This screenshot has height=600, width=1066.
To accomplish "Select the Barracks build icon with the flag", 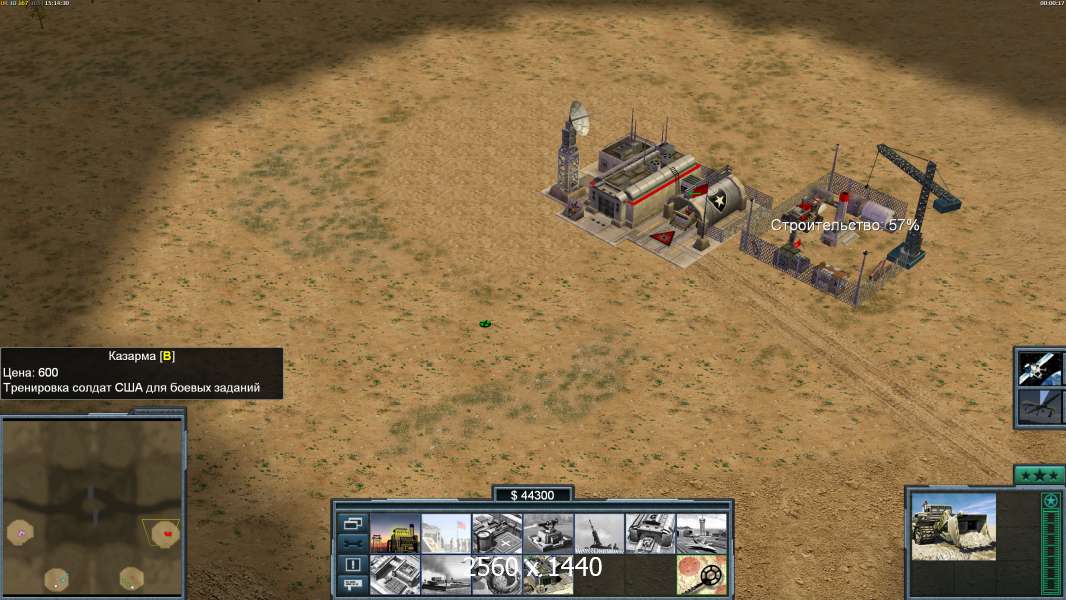I will pyautogui.click(x=446, y=534).
